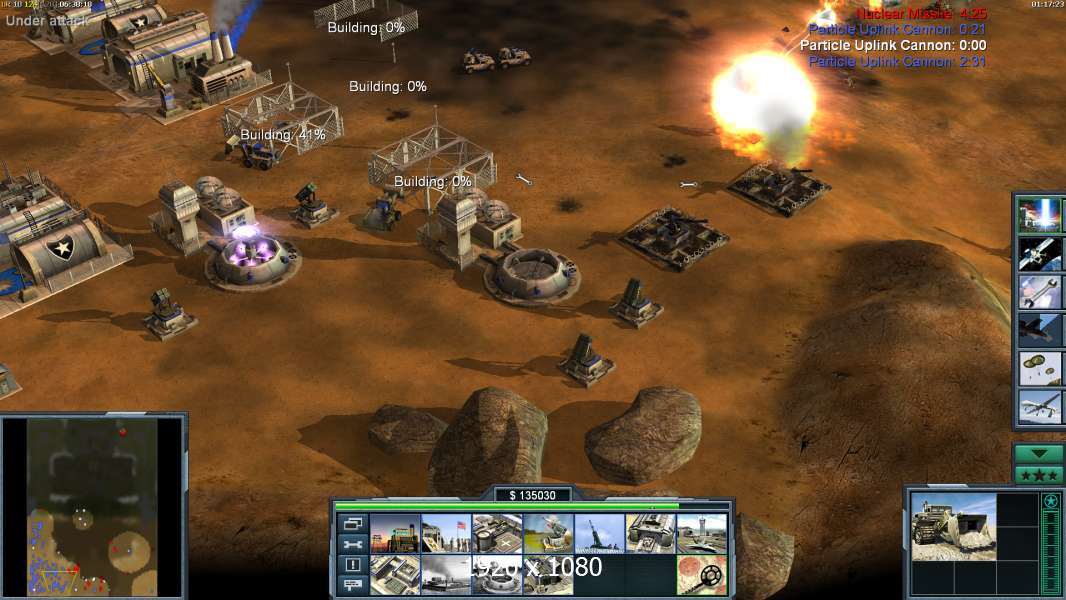Launch the Spy Drone power
1066x600 pixels.
(1039, 406)
